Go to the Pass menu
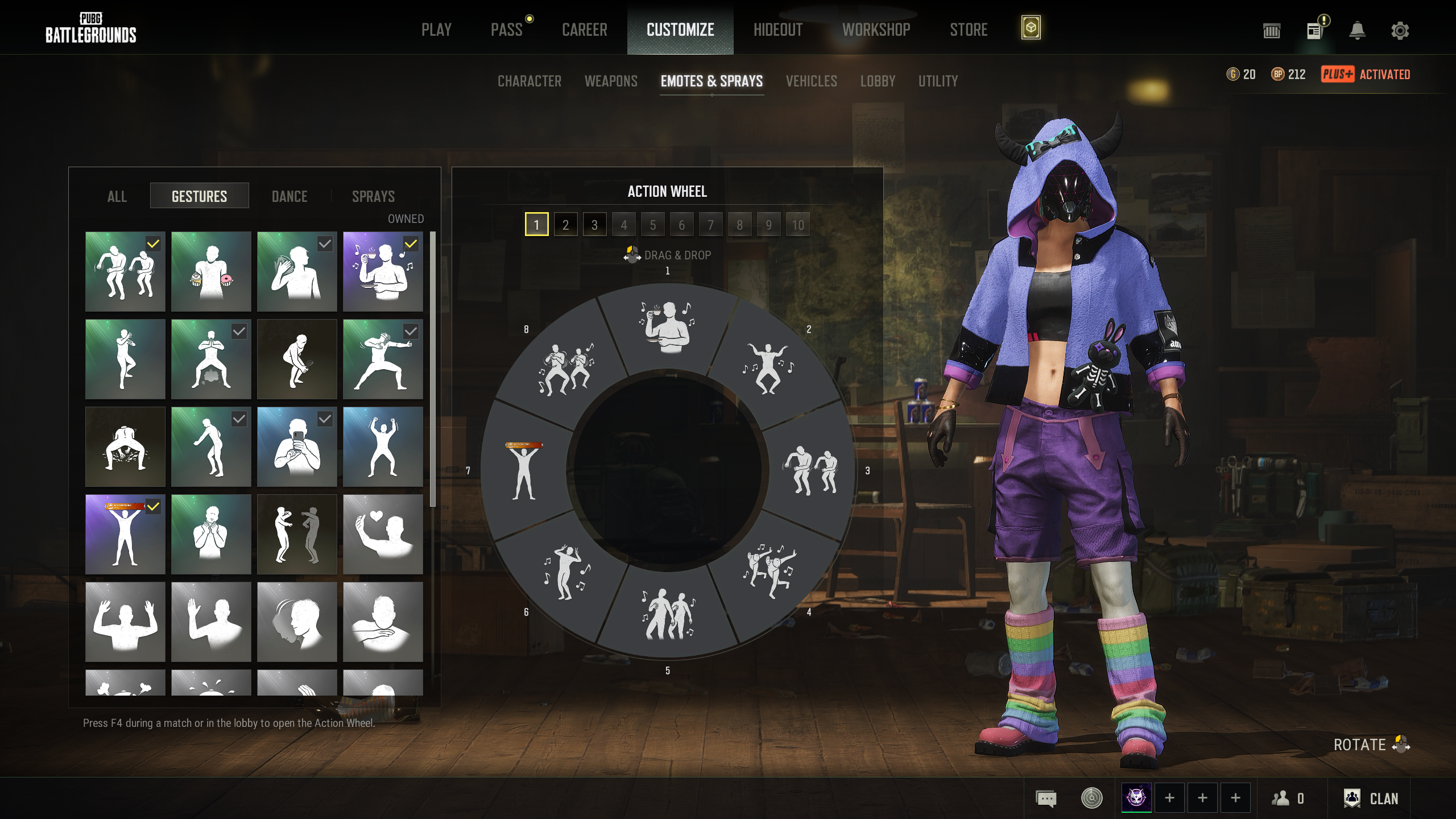The height and width of the screenshot is (819, 1456). point(506,30)
